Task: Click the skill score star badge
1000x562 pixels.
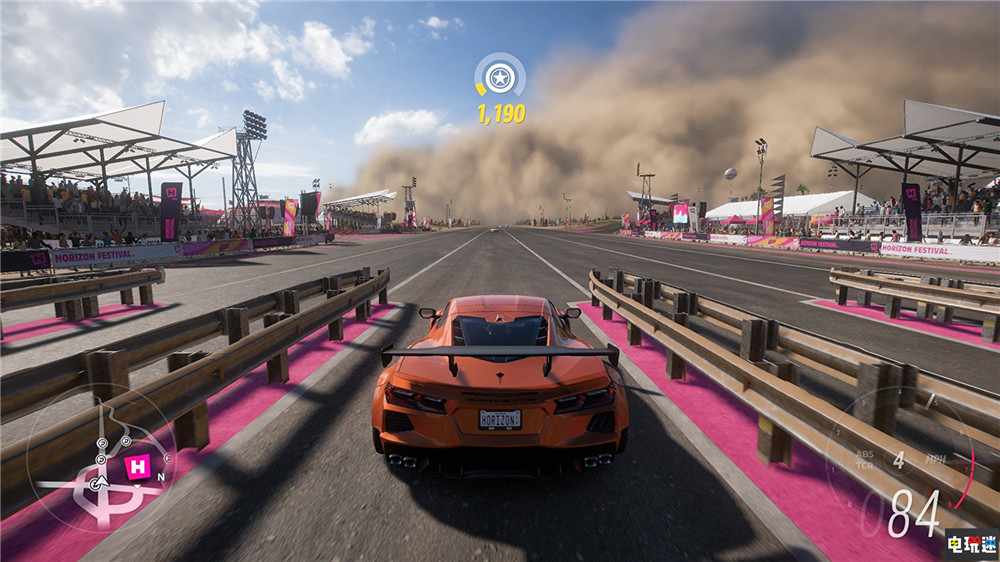Action: (499, 77)
